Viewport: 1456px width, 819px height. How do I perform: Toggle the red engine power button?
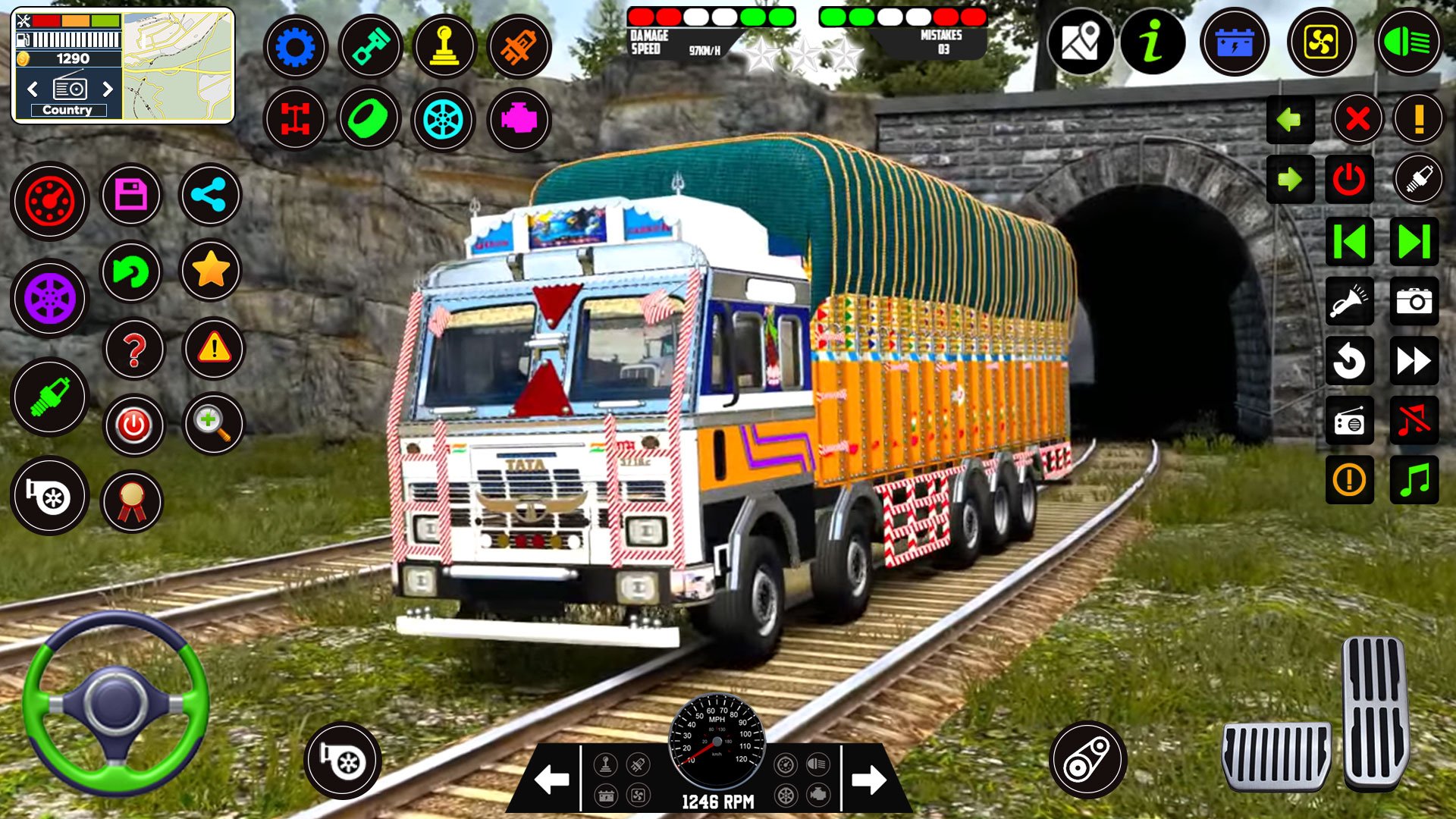pyautogui.click(x=1349, y=180)
